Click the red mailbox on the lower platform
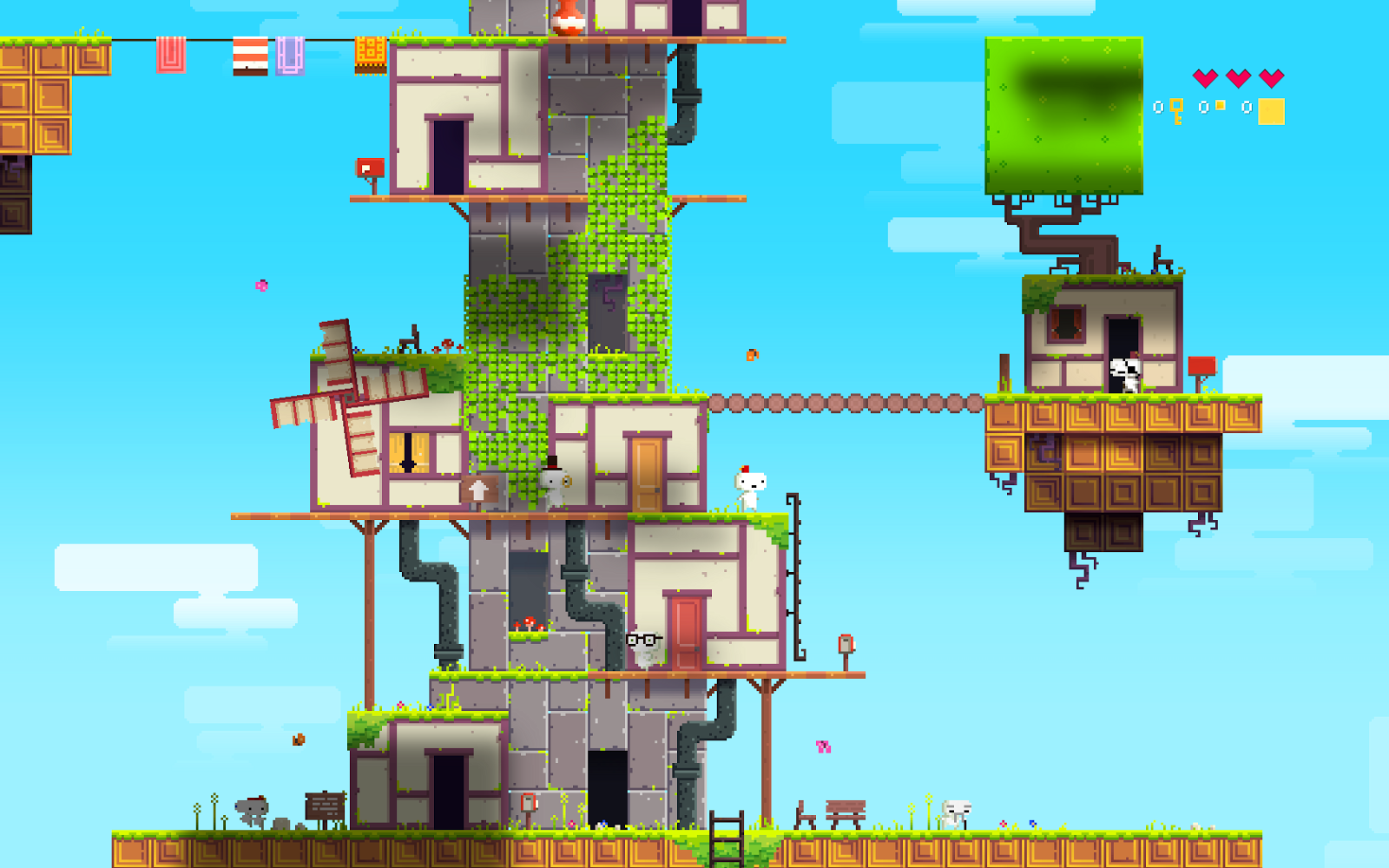Screen dimensions: 1389x868 tap(845, 644)
